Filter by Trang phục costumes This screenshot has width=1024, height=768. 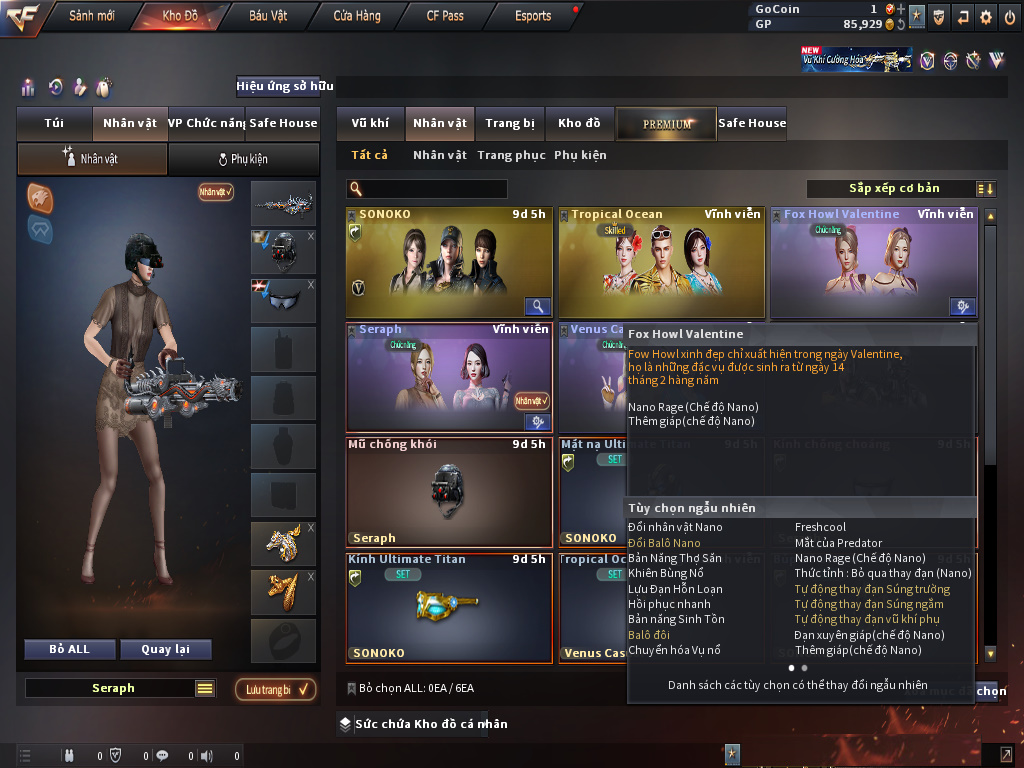pyautogui.click(x=511, y=155)
